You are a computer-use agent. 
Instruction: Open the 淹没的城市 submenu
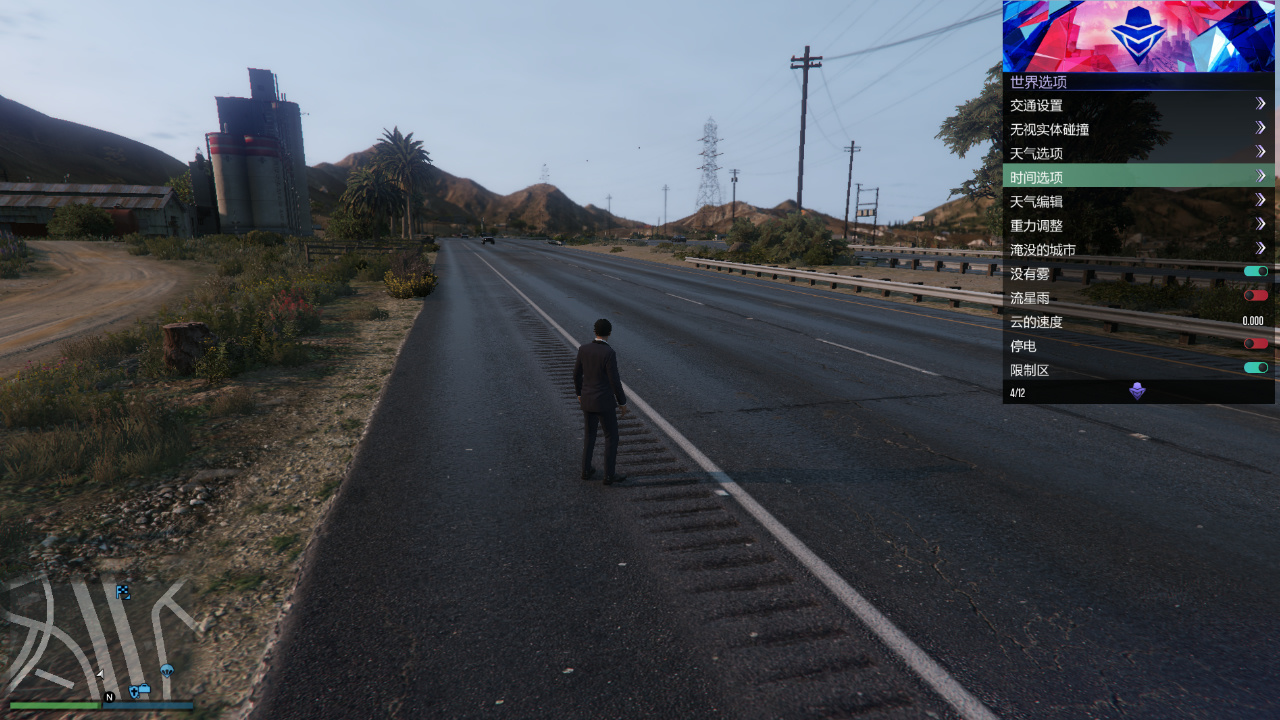point(1138,249)
